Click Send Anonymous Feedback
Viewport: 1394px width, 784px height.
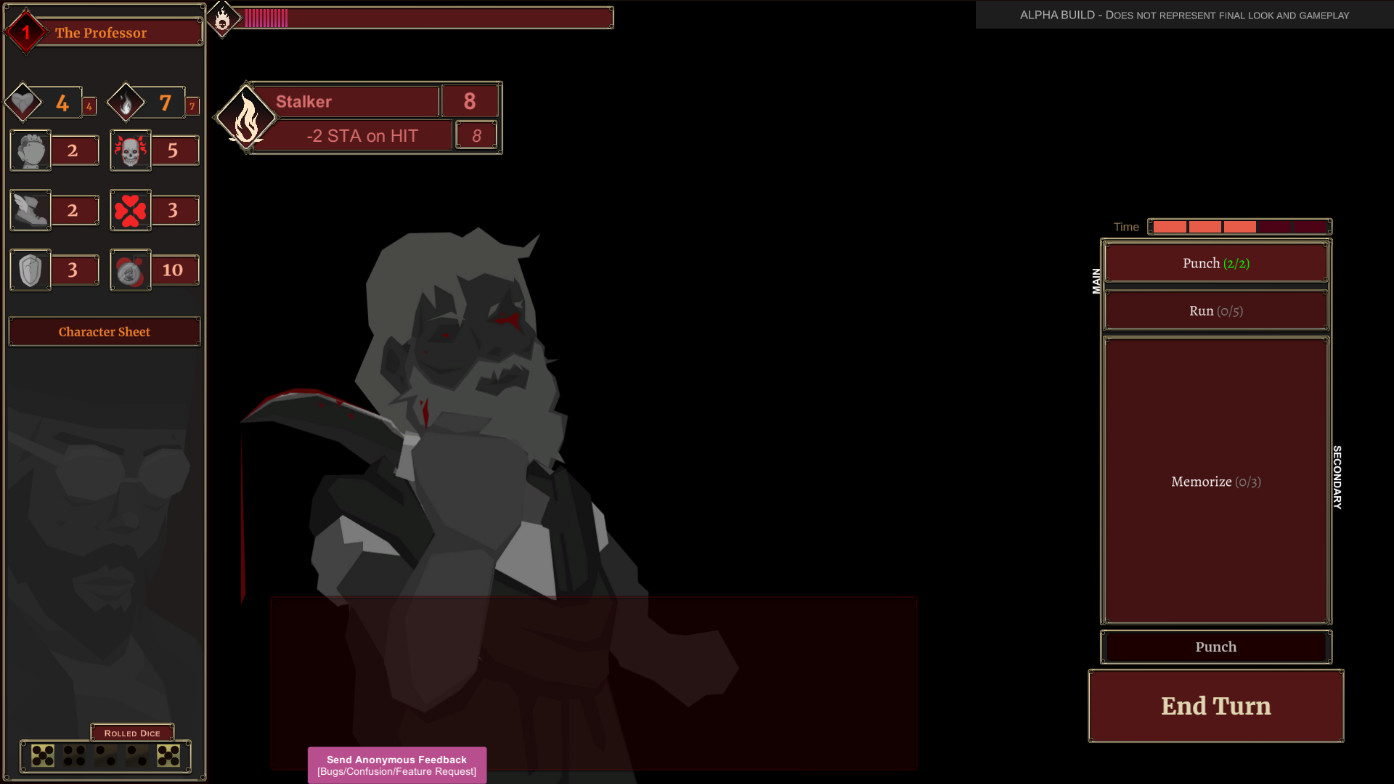[396, 764]
